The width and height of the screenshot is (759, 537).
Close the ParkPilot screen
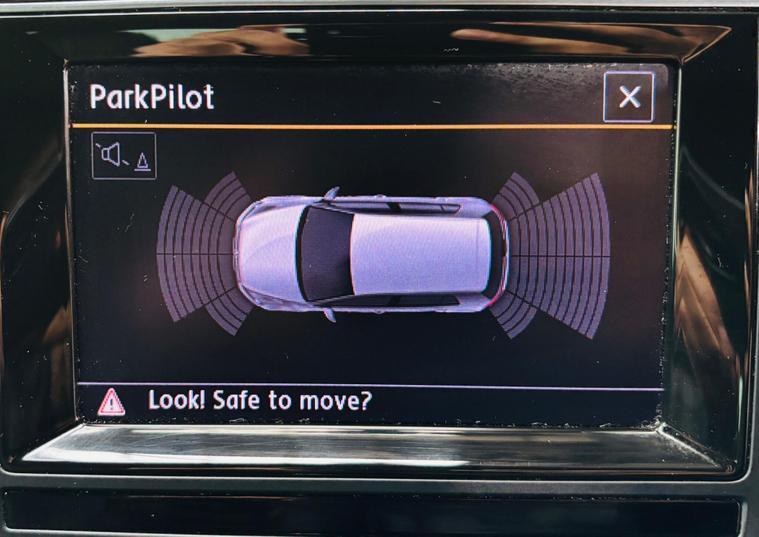(x=629, y=97)
